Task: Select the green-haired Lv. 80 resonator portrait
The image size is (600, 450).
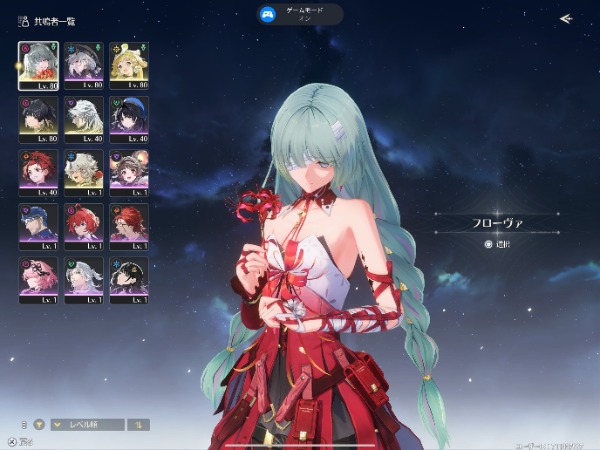Action: point(38,65)
